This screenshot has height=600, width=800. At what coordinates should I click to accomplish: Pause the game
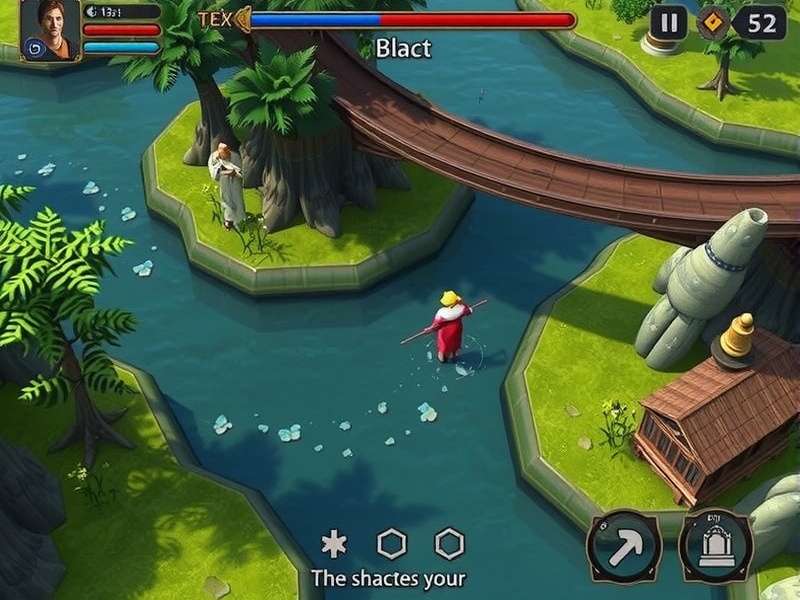[669, 22]
